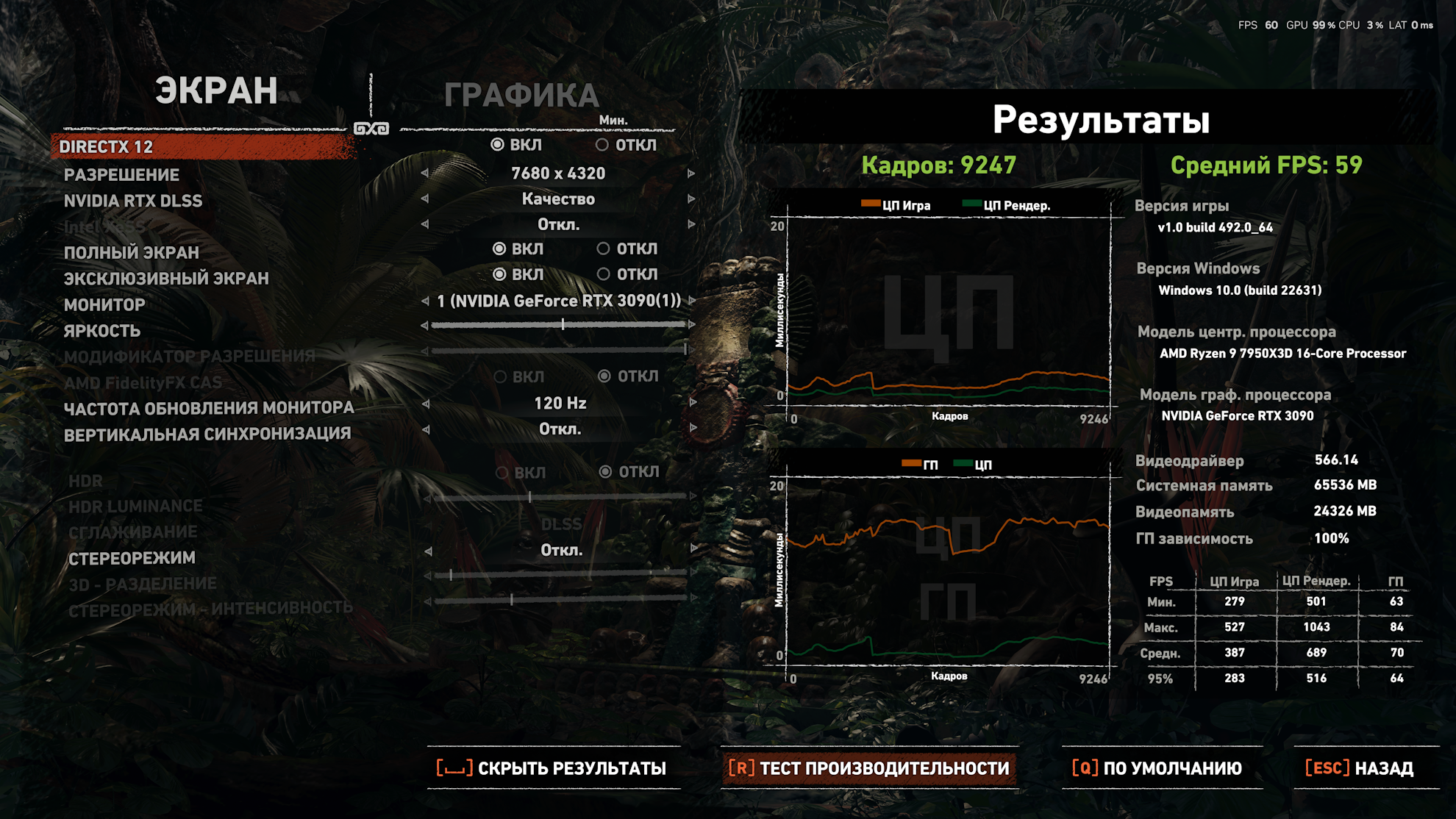
Task: Change the Стереорежим value to next option
Action: tap(693, 549)
